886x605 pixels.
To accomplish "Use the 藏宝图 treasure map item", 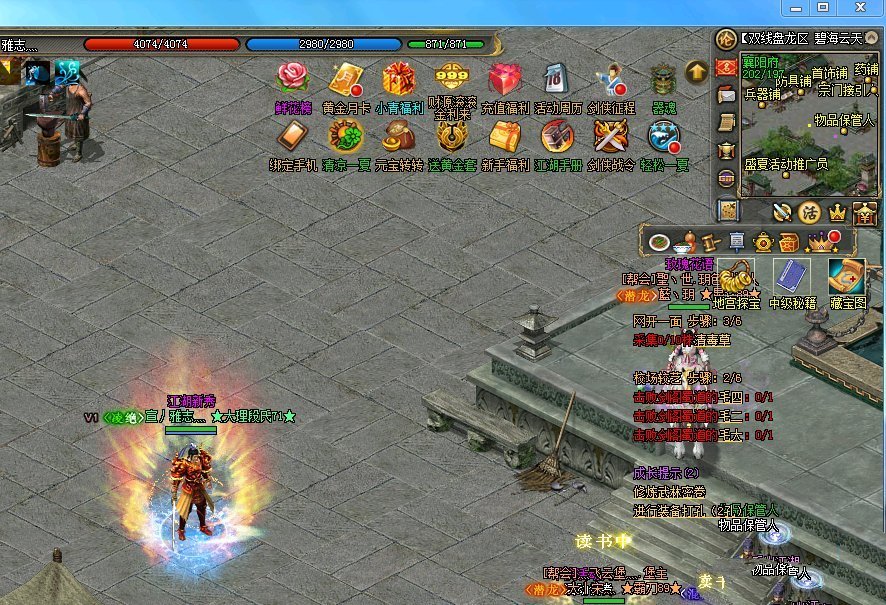I will pyautogui.click(x=846, y=276).
